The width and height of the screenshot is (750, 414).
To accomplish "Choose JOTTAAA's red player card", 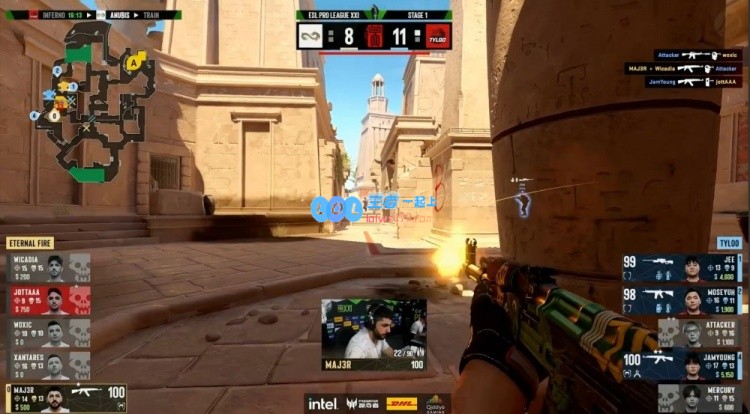I will [x=49, y=300].
